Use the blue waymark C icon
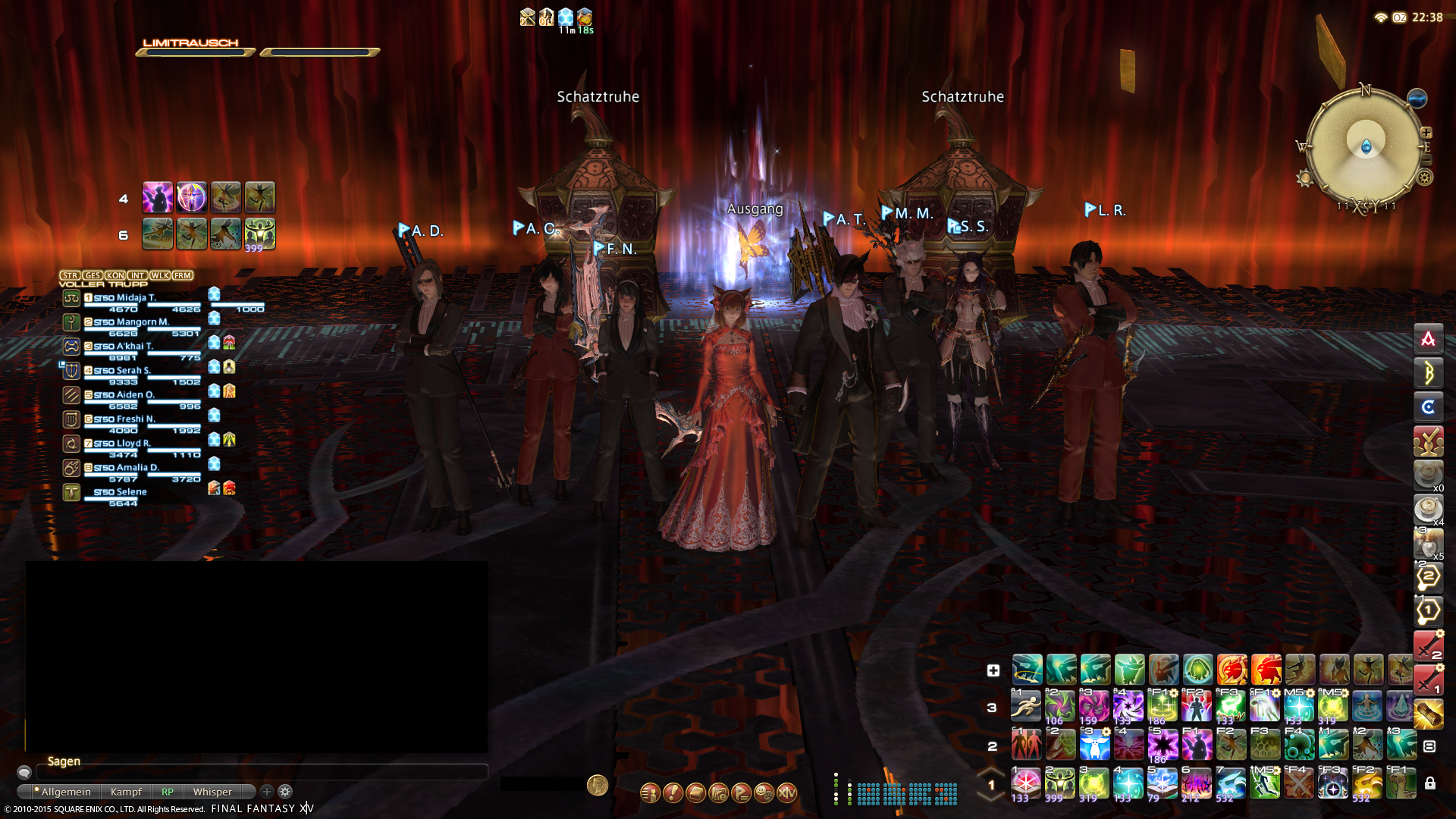 tap(1428, 407)
